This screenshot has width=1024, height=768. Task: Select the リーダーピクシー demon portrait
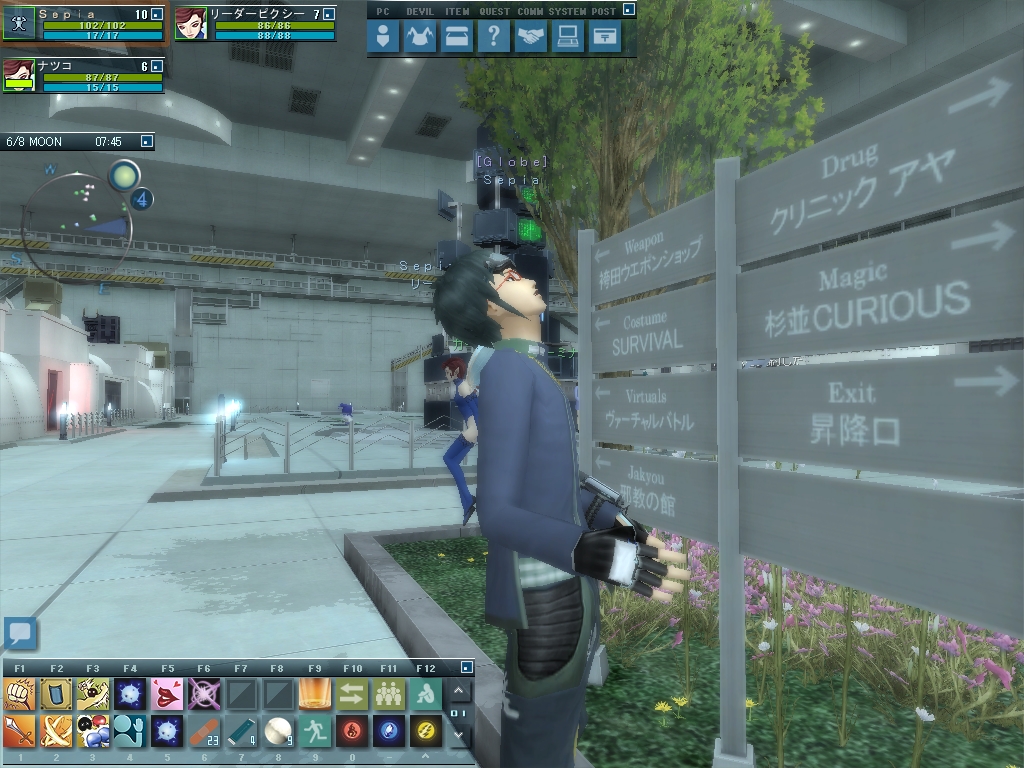[x=190, y=24]
